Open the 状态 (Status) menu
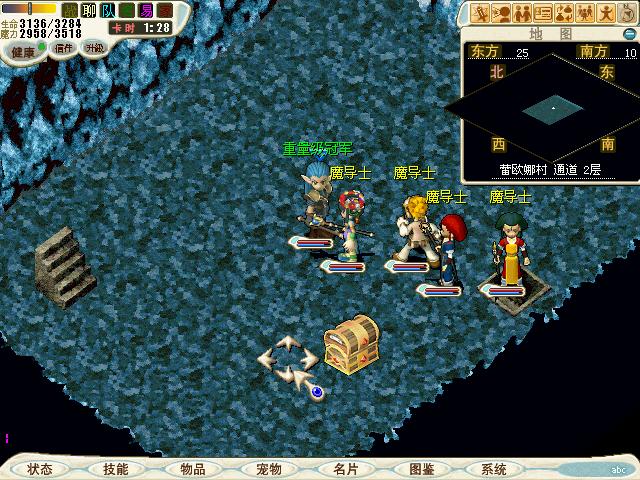The width and height of the screenshot is (640, 480). coord(40,469)
